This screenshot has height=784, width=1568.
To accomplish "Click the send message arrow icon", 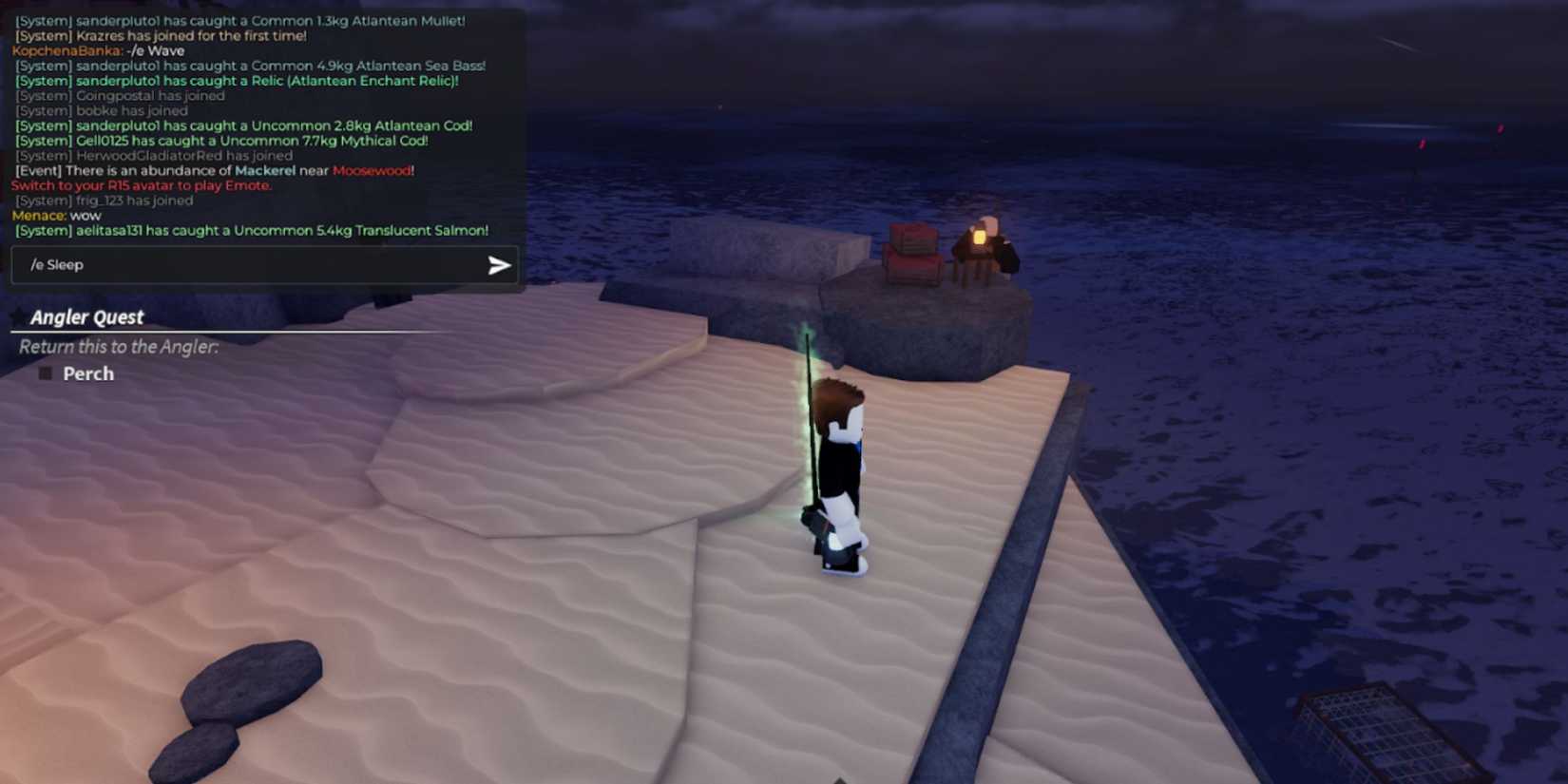I will 497,266.
